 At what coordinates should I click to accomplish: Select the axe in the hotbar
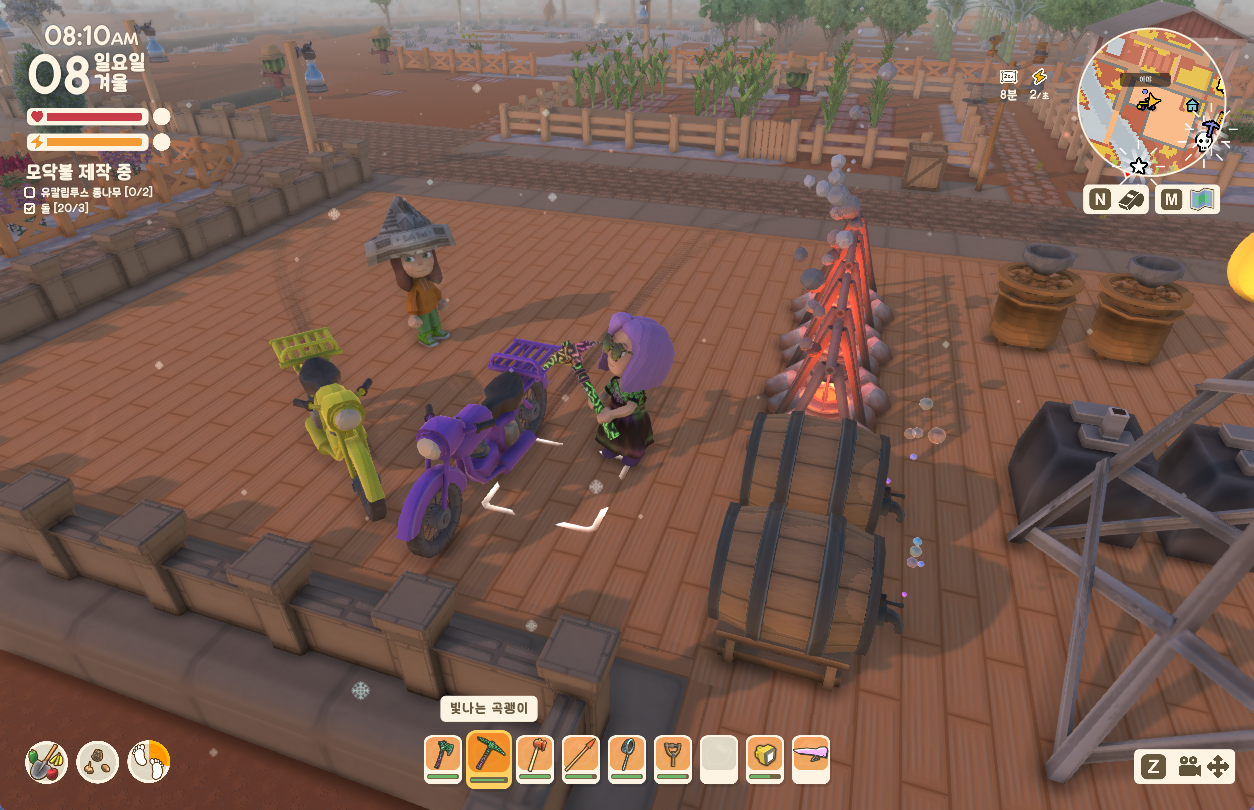(443, 759)
